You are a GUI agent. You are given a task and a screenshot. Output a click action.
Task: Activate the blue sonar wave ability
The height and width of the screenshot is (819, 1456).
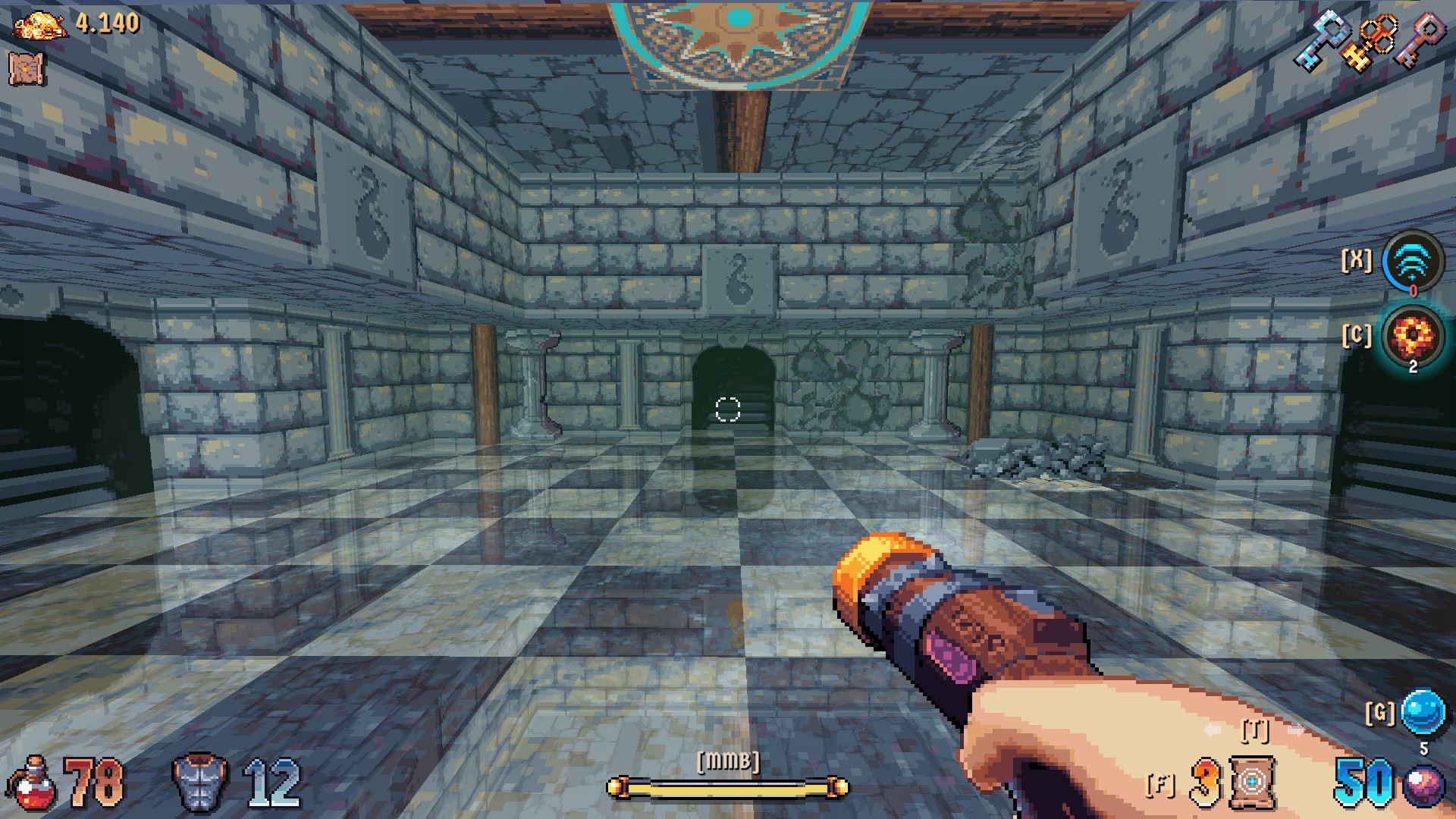(1412, 262)
